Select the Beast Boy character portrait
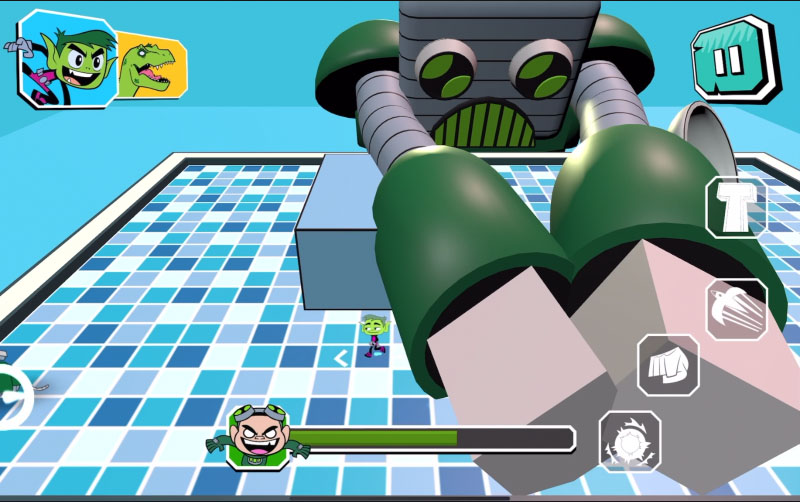Screen dimensions: 800x502 [68, 58]
